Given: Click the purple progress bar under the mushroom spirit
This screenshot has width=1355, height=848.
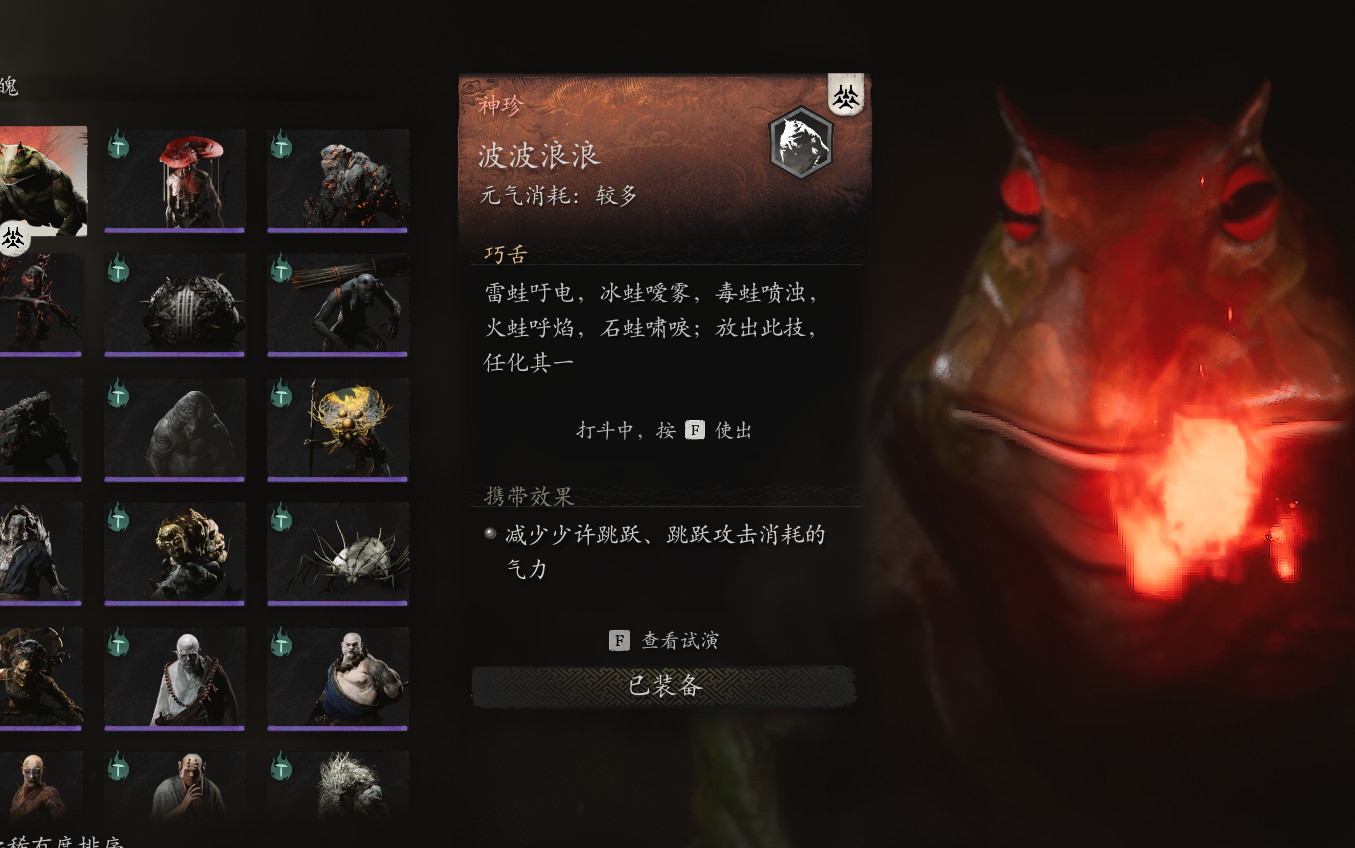Looking at the screenshot, I should (x=174, y=230).
